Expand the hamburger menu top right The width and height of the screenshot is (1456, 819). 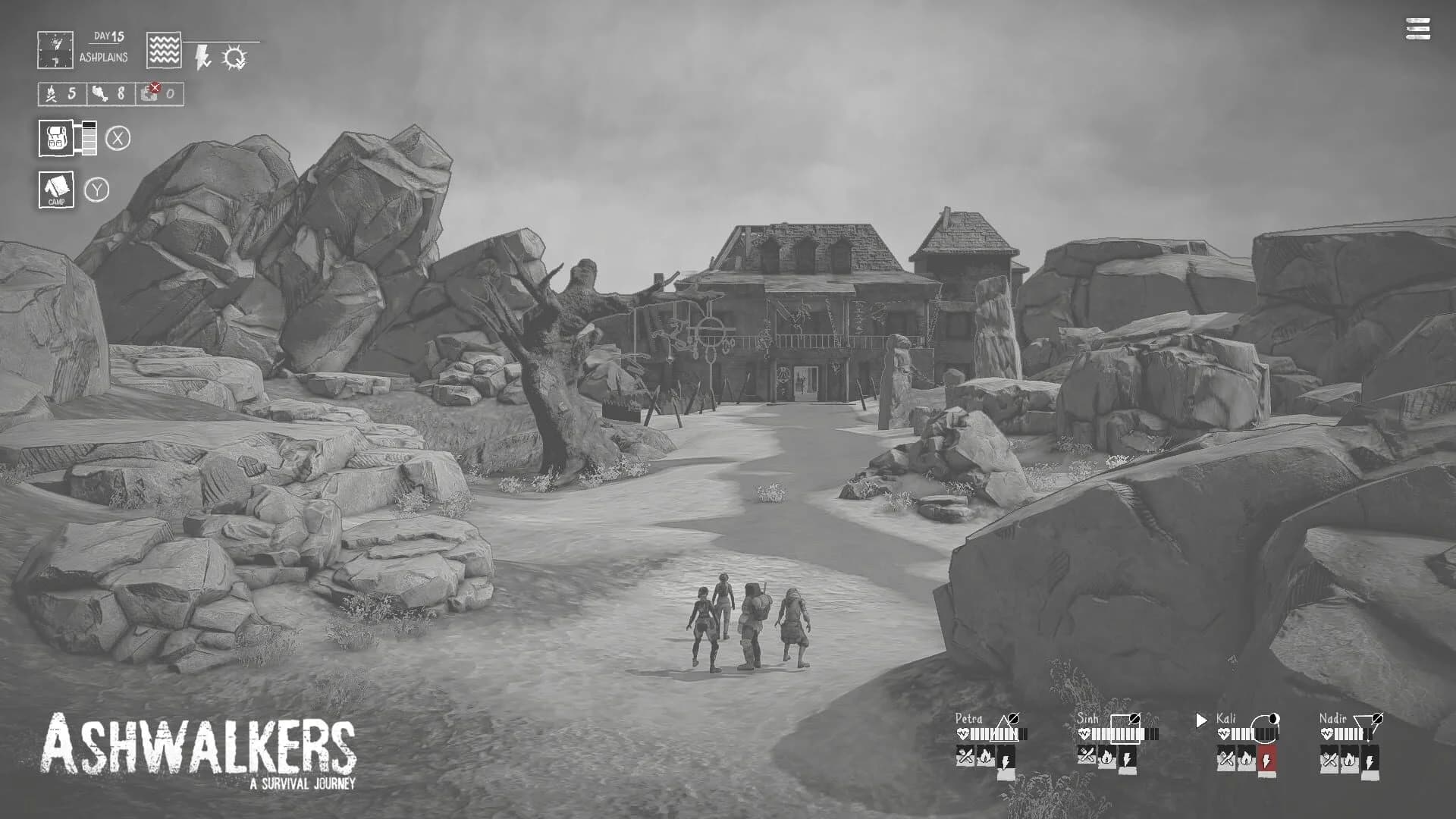coord(1415,30)
